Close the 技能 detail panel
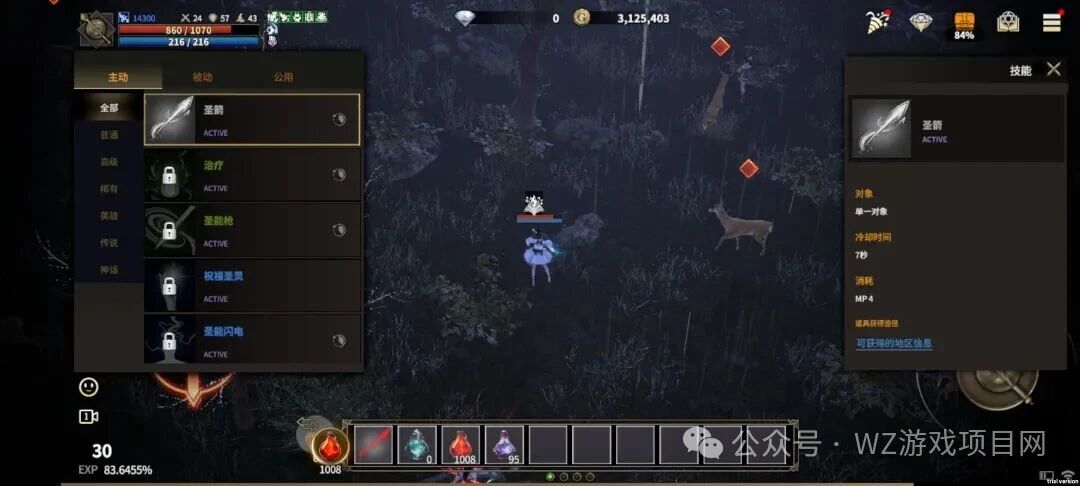The width and height of the screenshot is (1080, 486). coord(1053,69)
